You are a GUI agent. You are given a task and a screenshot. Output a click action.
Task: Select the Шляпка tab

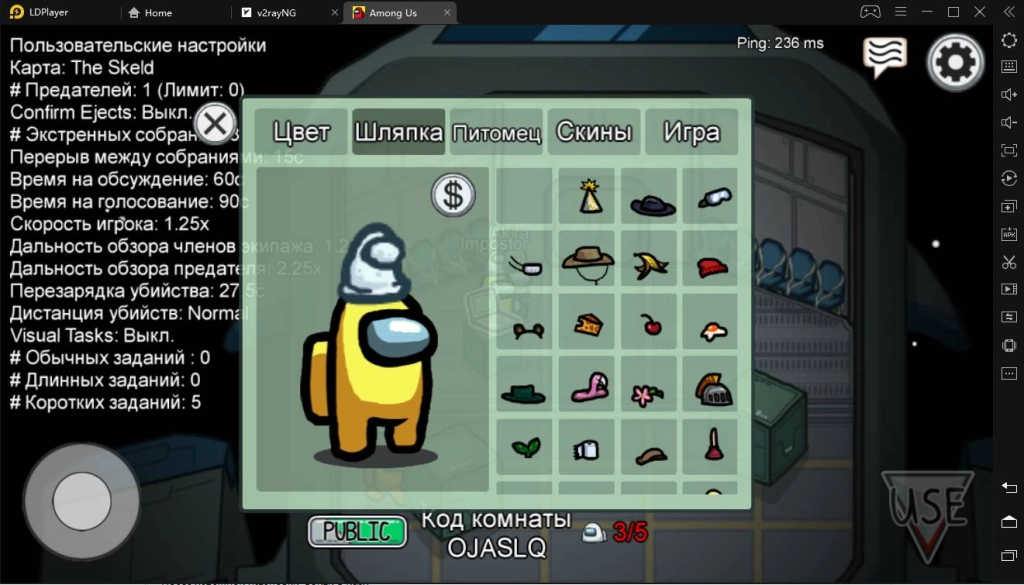399,132
